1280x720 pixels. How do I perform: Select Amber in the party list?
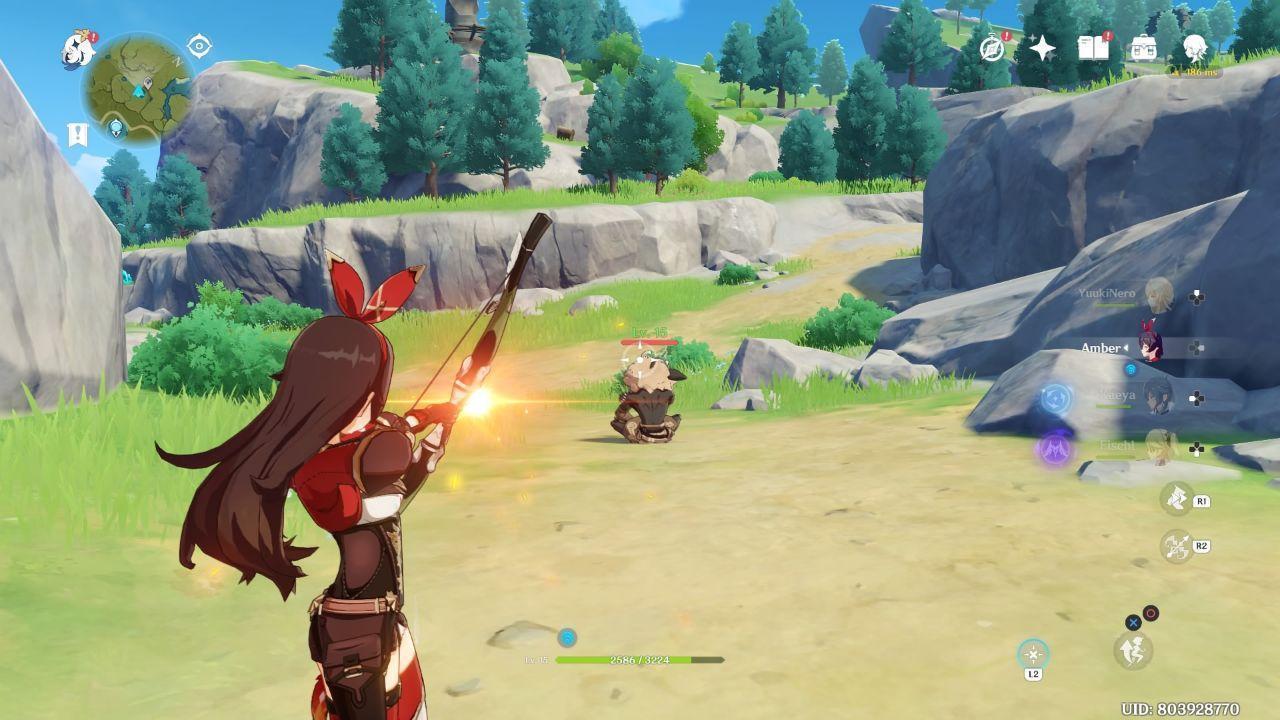[1150, 346]
